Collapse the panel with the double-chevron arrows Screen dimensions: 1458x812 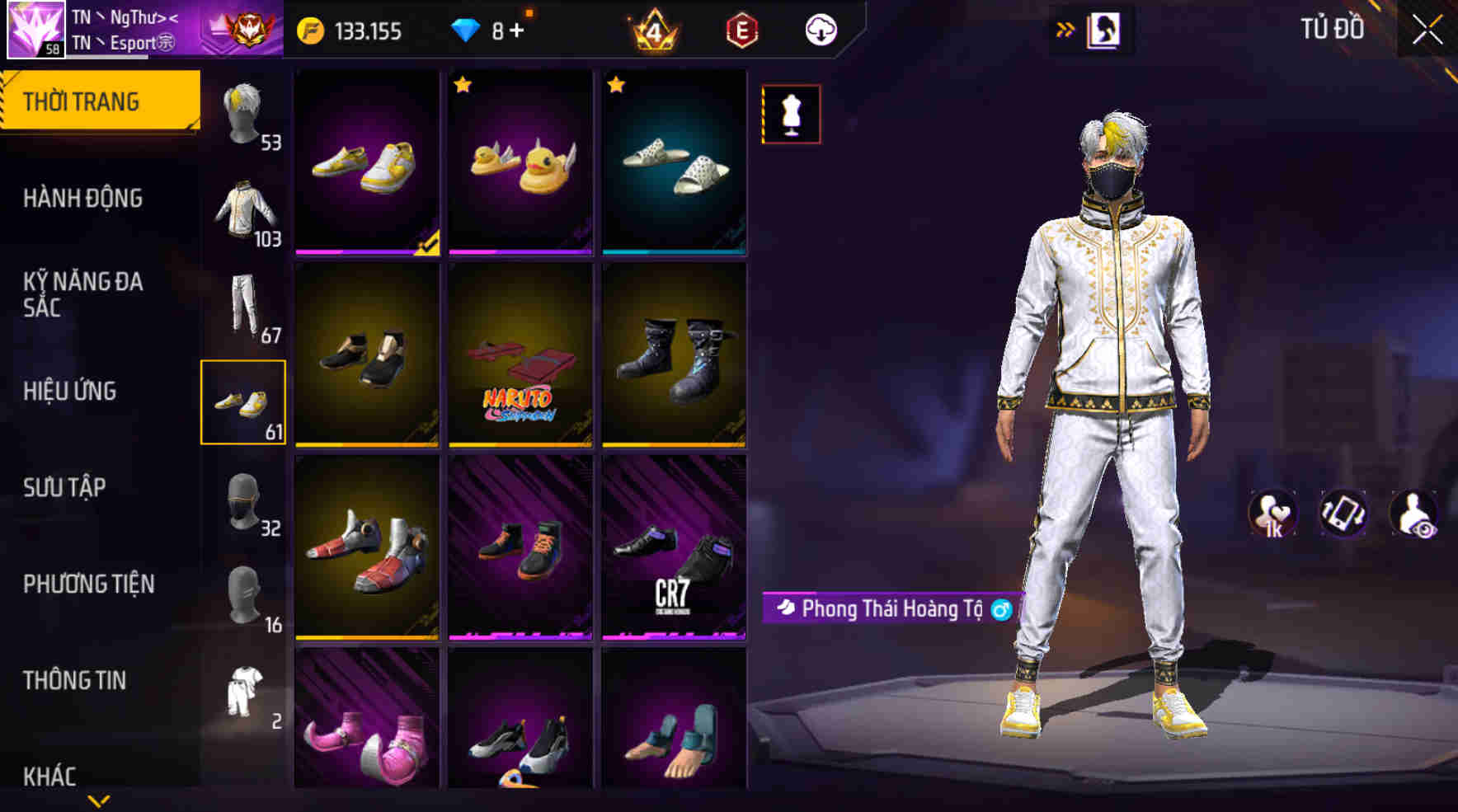1066,30
